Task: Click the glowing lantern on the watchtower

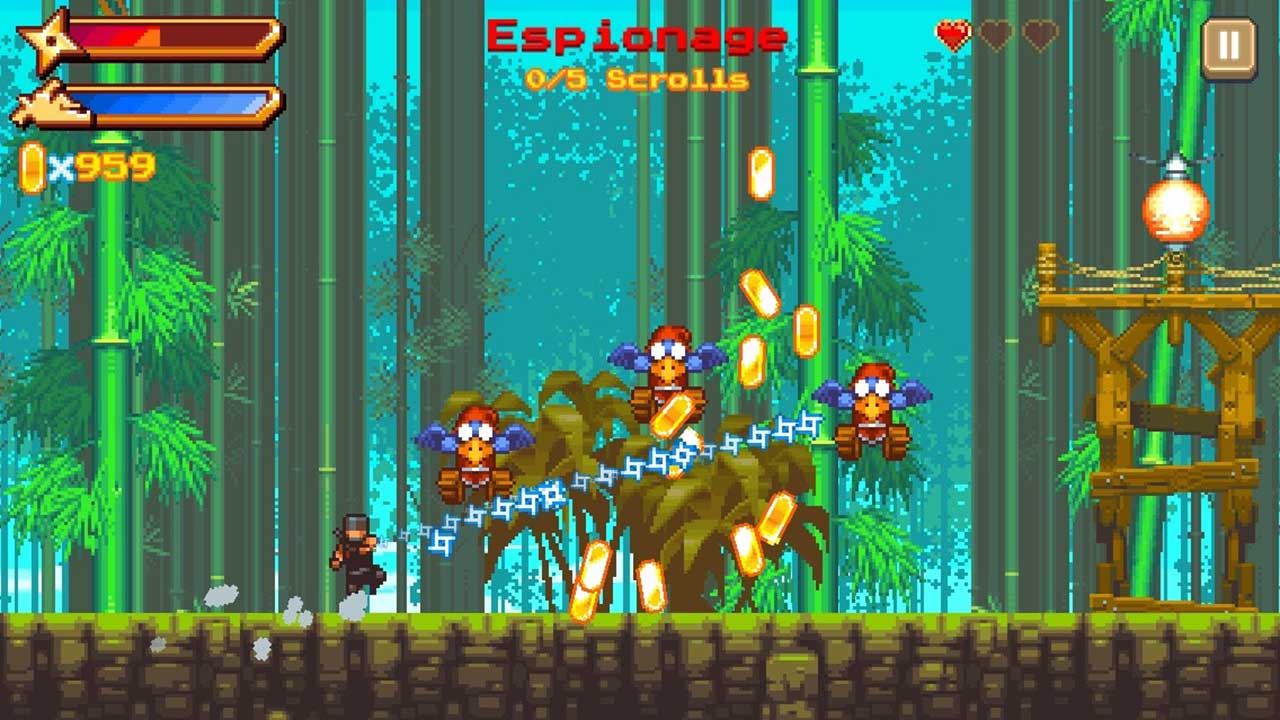Action: pos(1178,210)
